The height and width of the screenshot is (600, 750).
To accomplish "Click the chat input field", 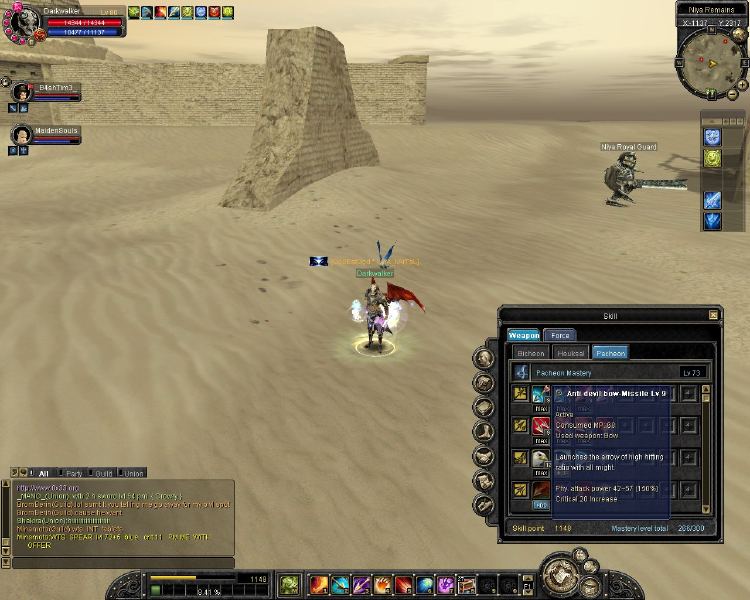I will [118, 563].
